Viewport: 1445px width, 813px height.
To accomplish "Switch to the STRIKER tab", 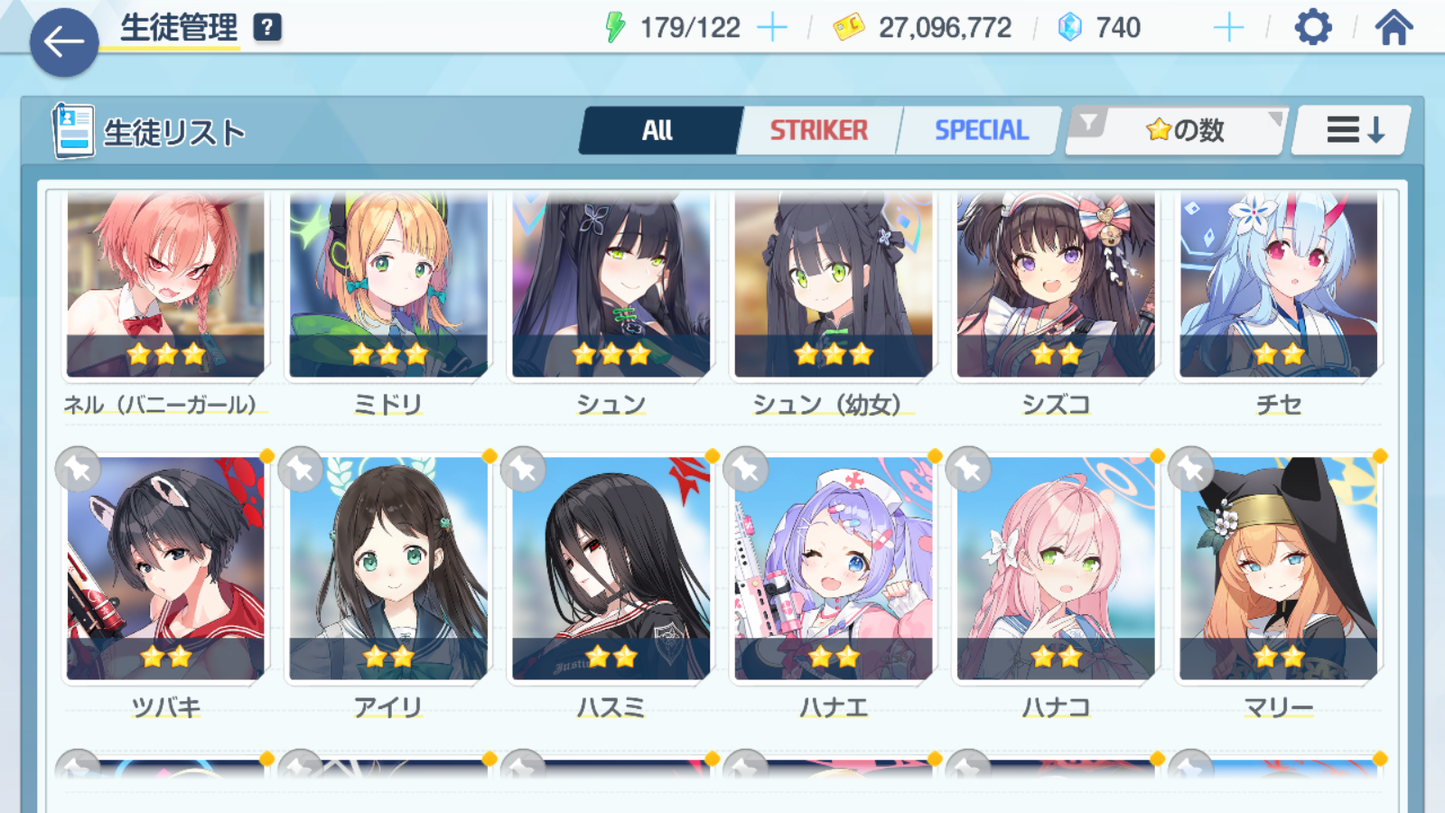I will (818, 130).
